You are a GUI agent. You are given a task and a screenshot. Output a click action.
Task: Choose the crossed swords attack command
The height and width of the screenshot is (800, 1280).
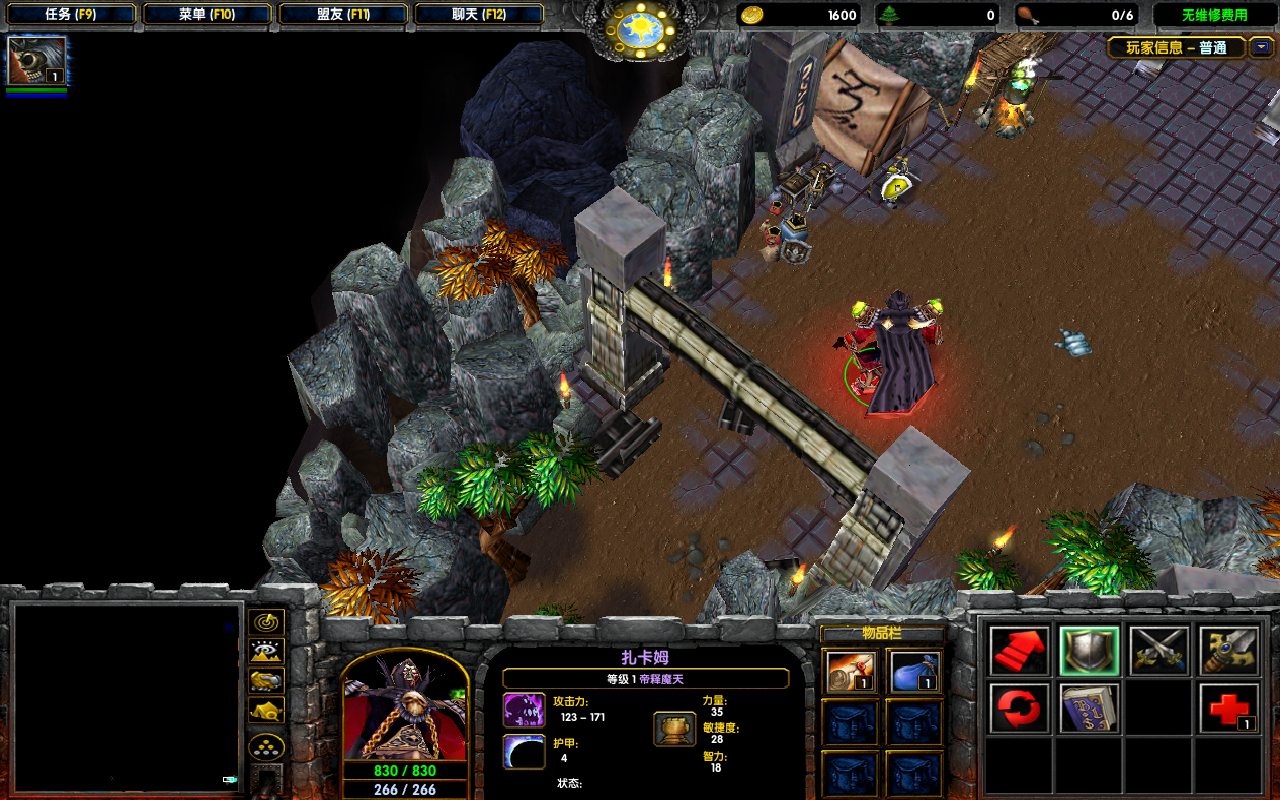1159,652
